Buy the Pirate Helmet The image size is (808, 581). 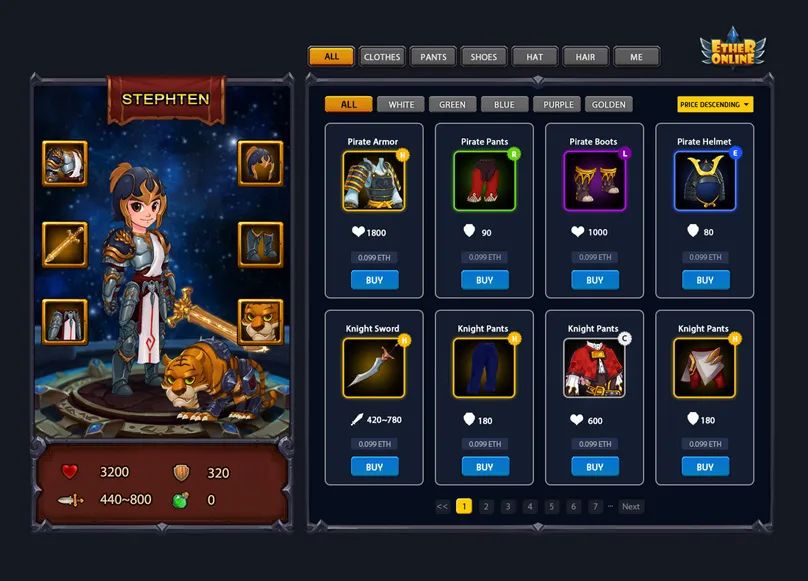[x=705, y=280]
